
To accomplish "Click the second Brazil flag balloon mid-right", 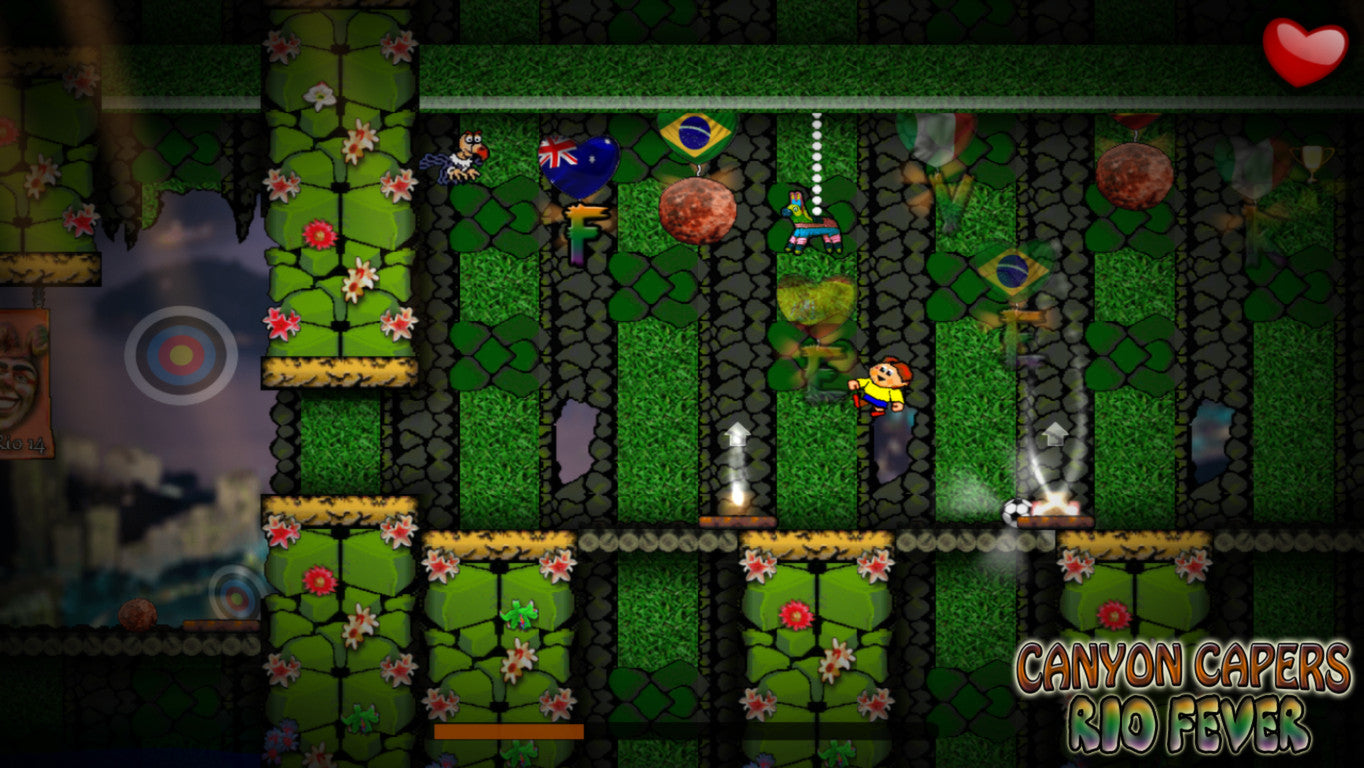I will [1010, 270].
